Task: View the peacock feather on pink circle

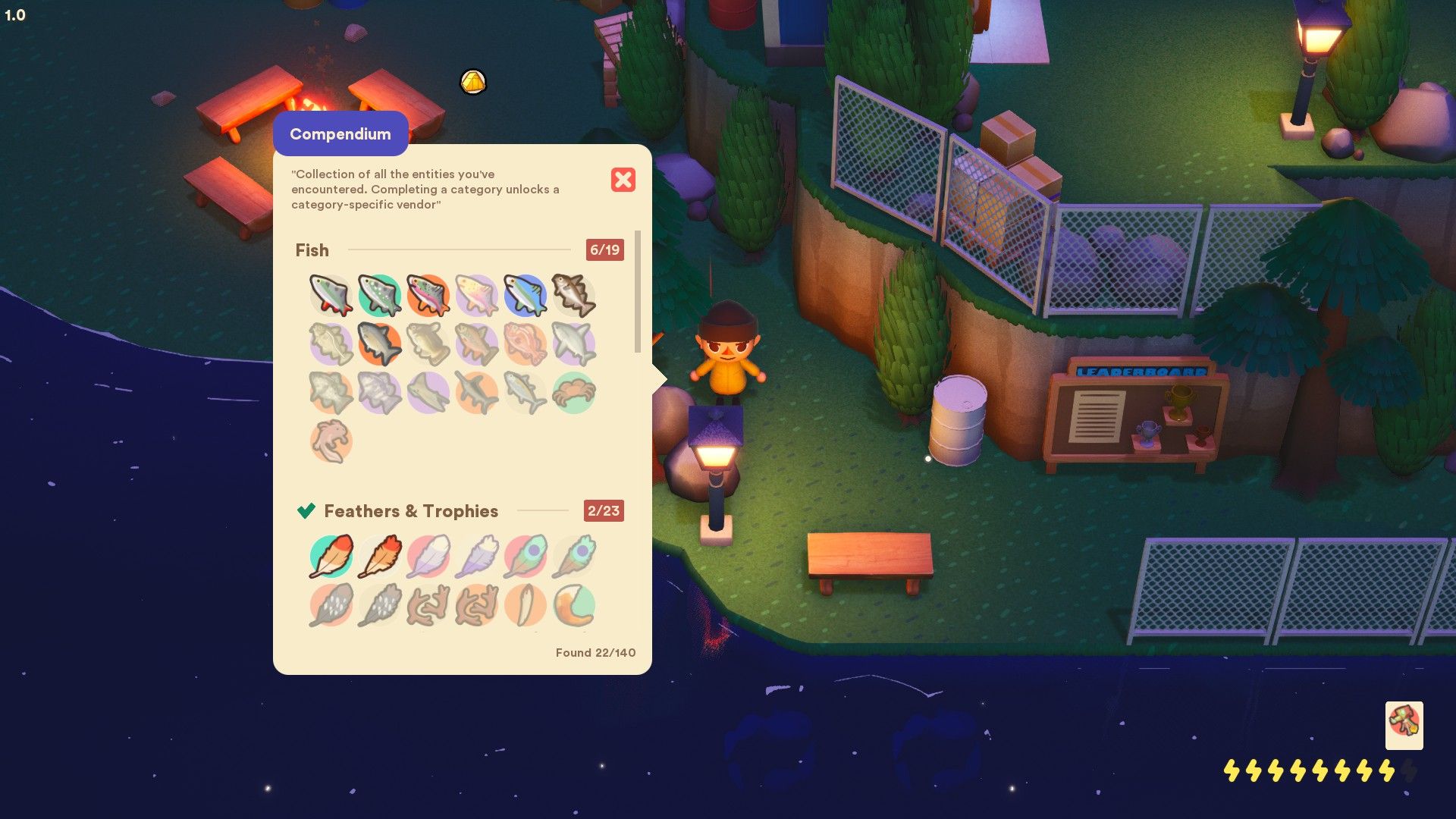Action: pyautogui.click(x=525, y=556)
